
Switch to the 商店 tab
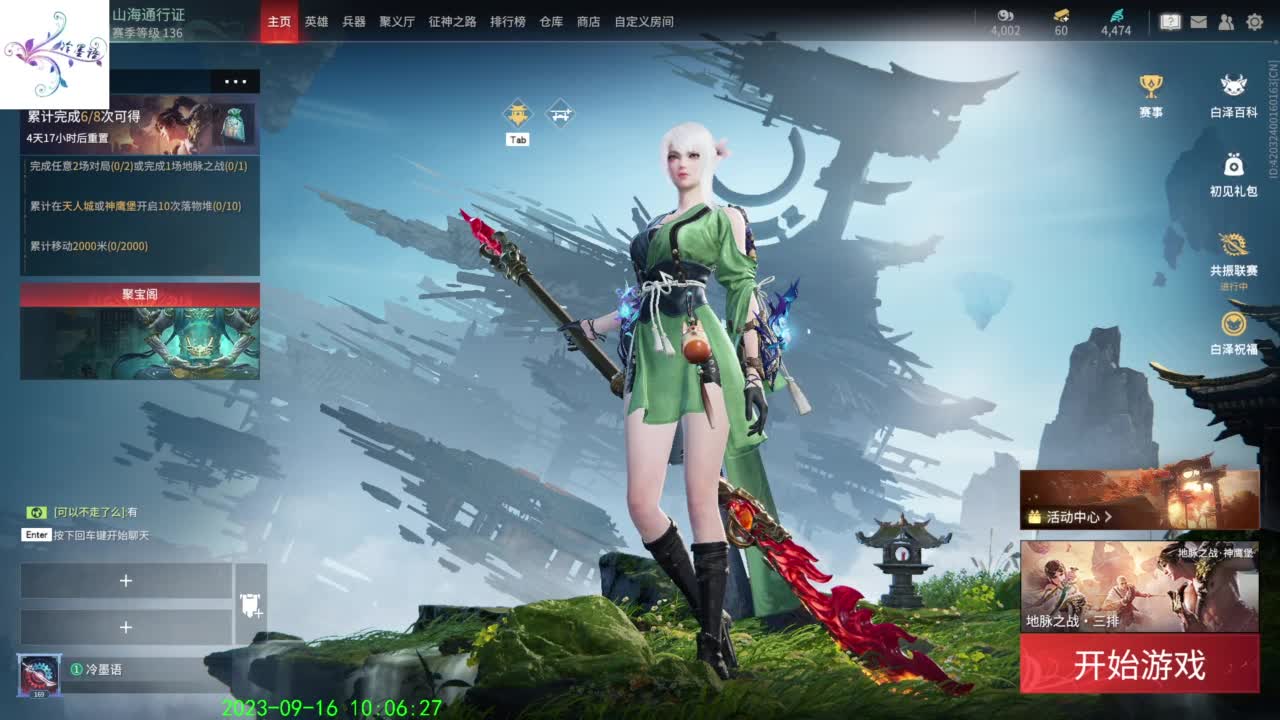point(587,20)
